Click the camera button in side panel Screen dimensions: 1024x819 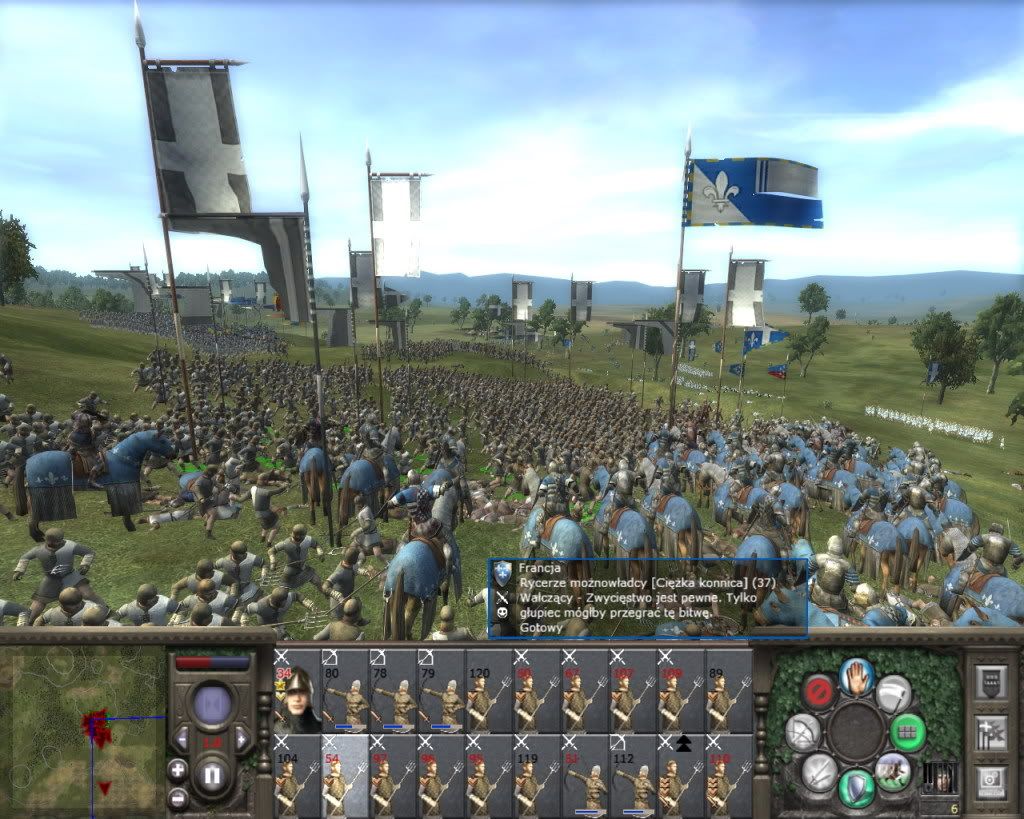pos(990,778)
